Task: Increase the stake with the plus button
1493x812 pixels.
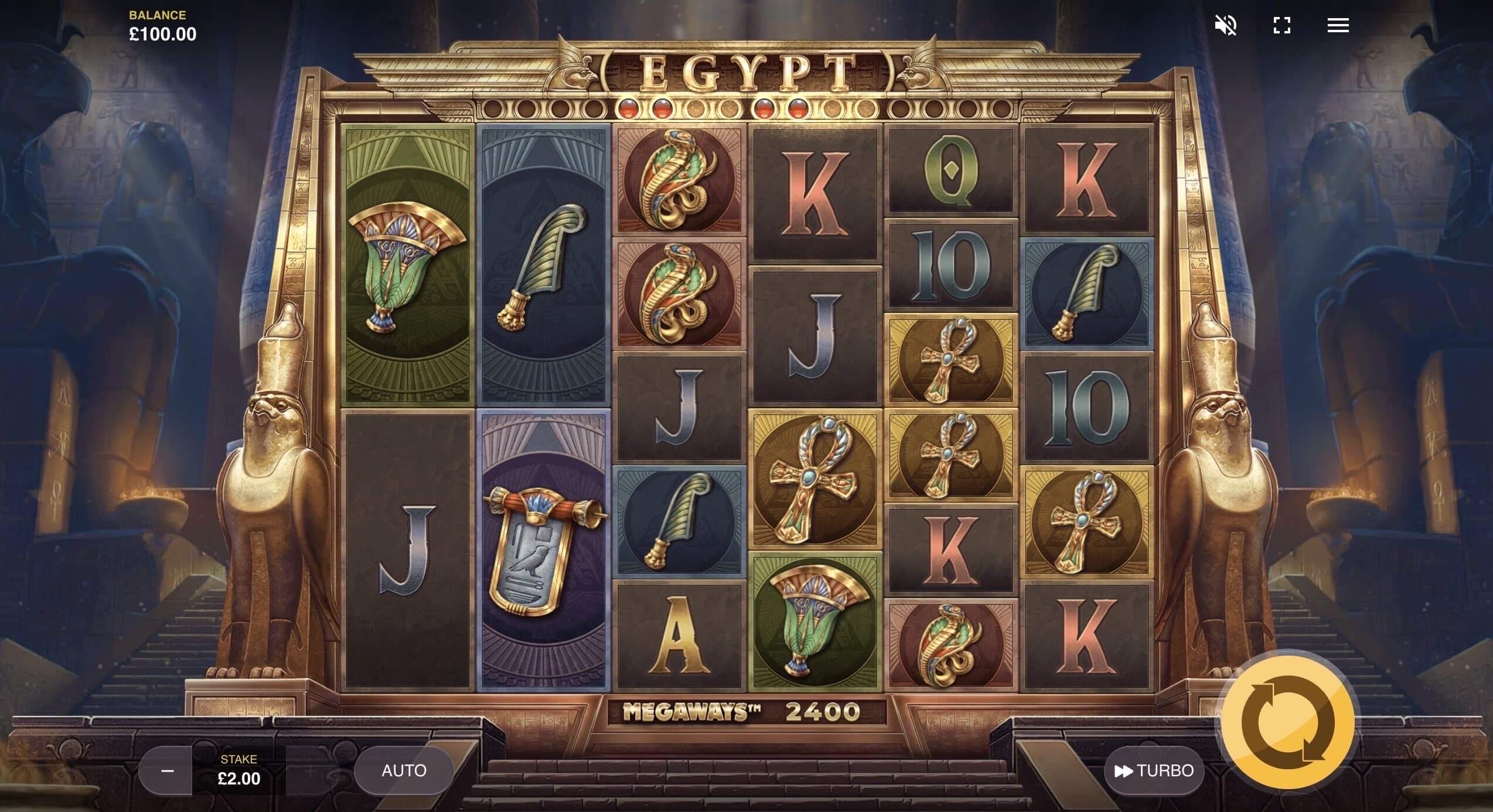Action: click(311, 770)
